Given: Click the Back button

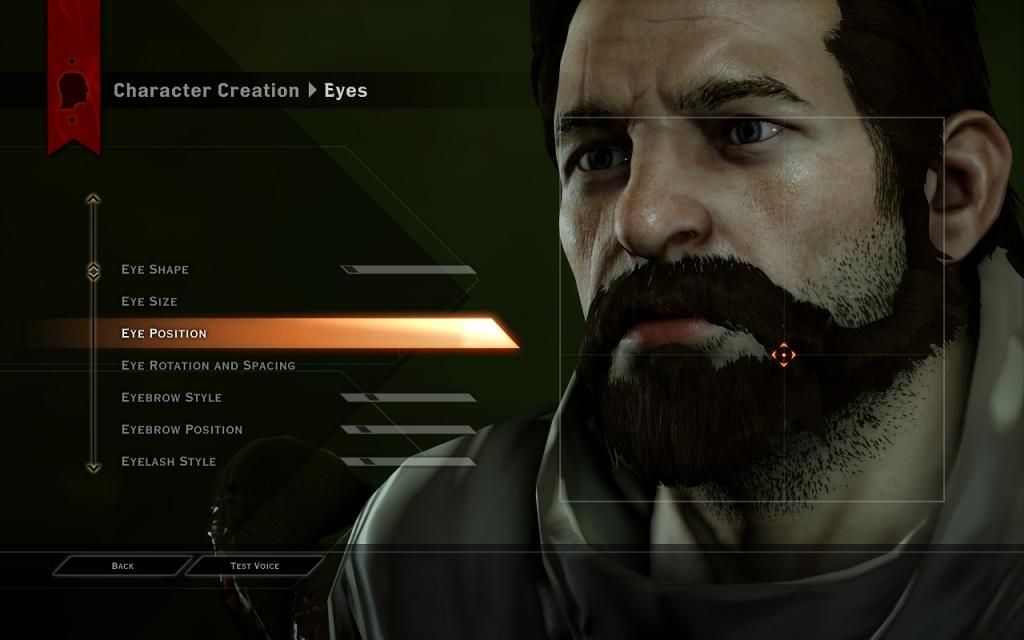Looking at the screenshot, I should pos(122,566).
